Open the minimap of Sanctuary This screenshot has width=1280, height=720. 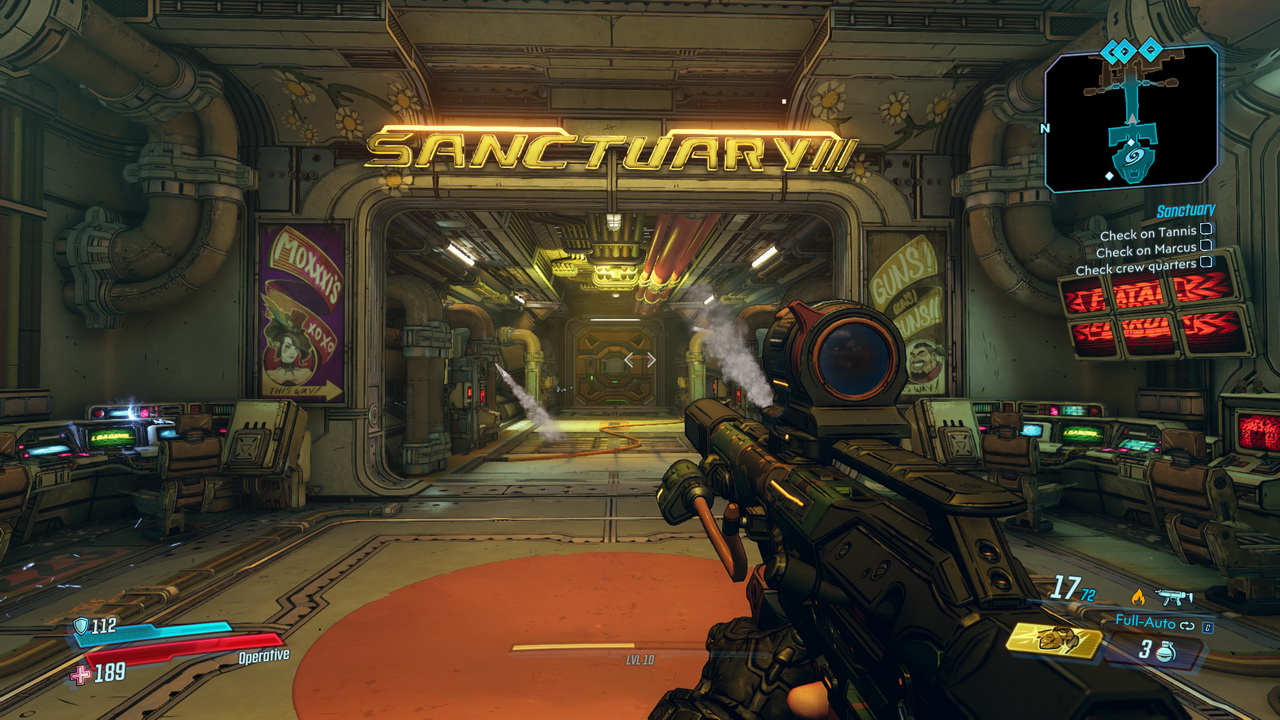(1131, 118)
